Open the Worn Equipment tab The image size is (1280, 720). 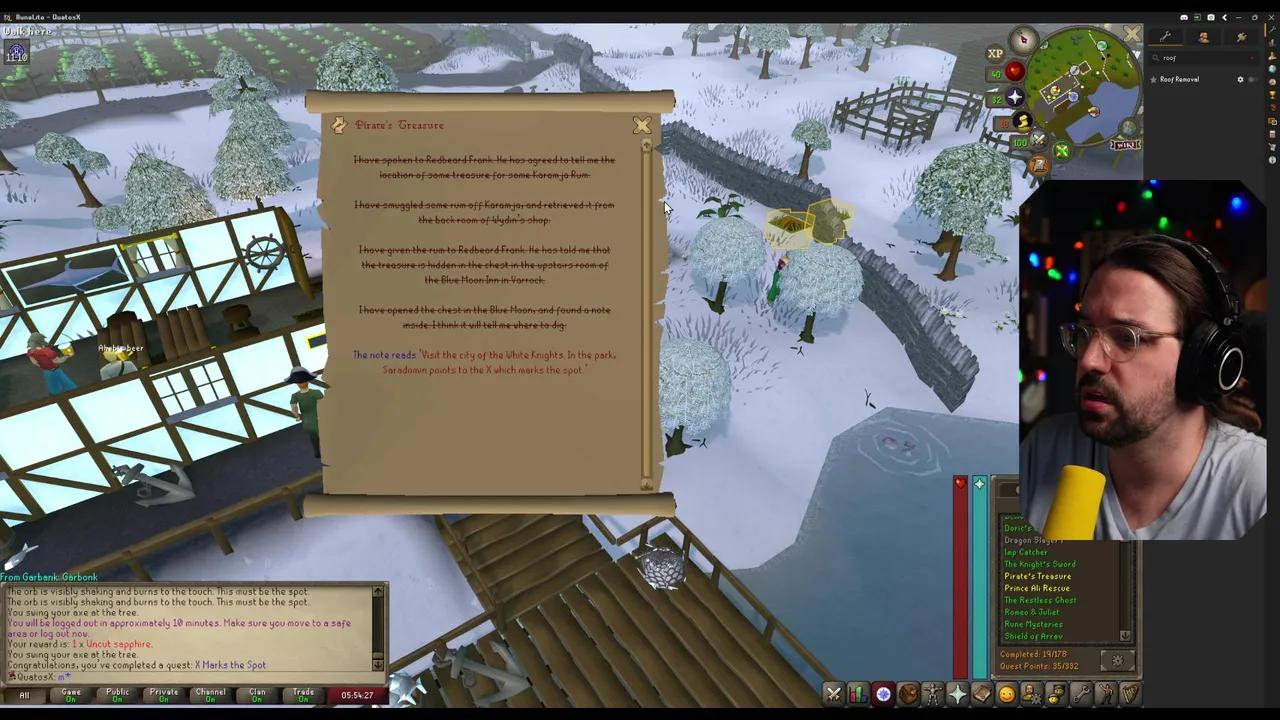point(934,692)
